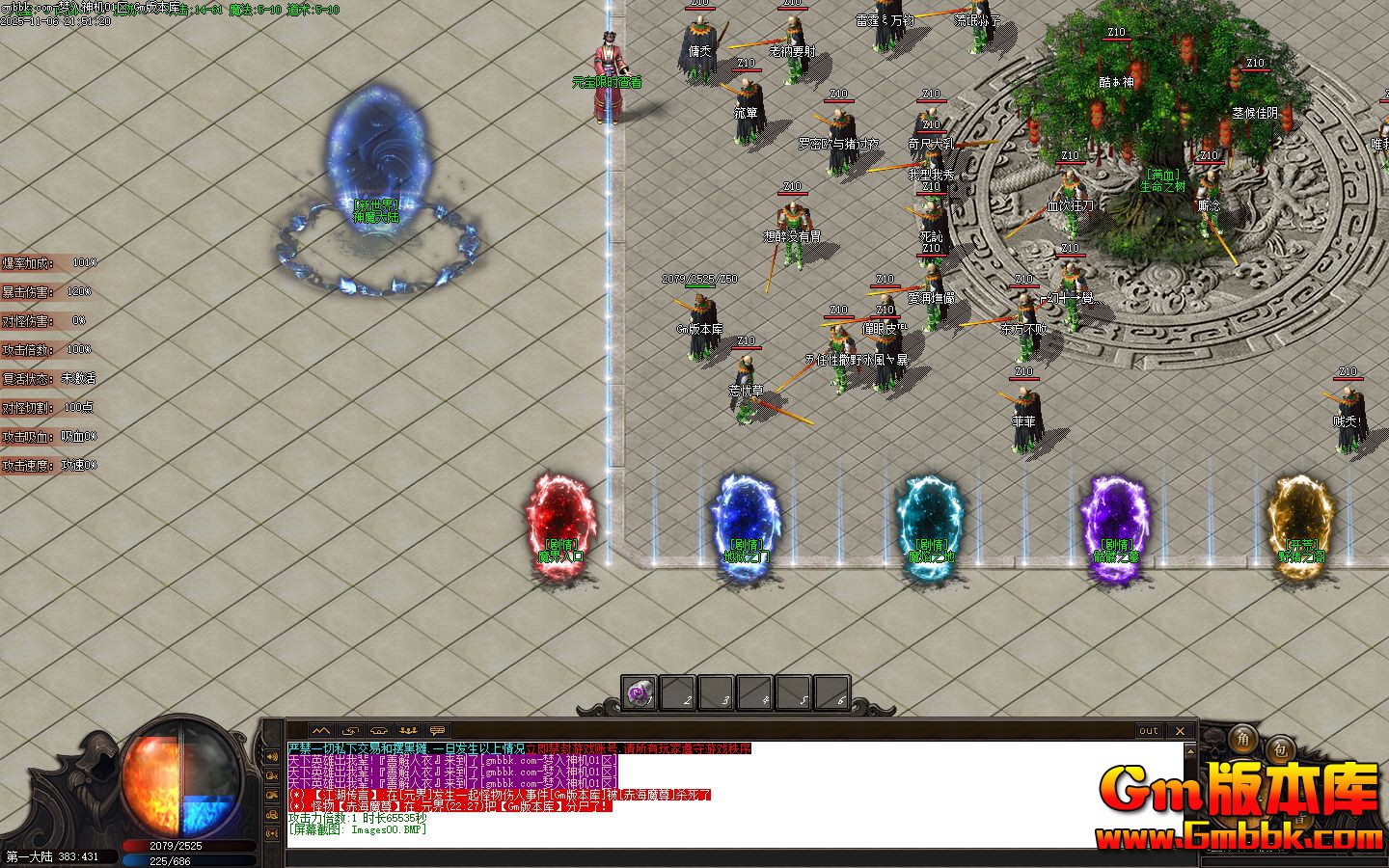Click the out button on the chat window
Image resolution: width=1389 pixels, height=868 pixels.
click(x=1149, y=731)
